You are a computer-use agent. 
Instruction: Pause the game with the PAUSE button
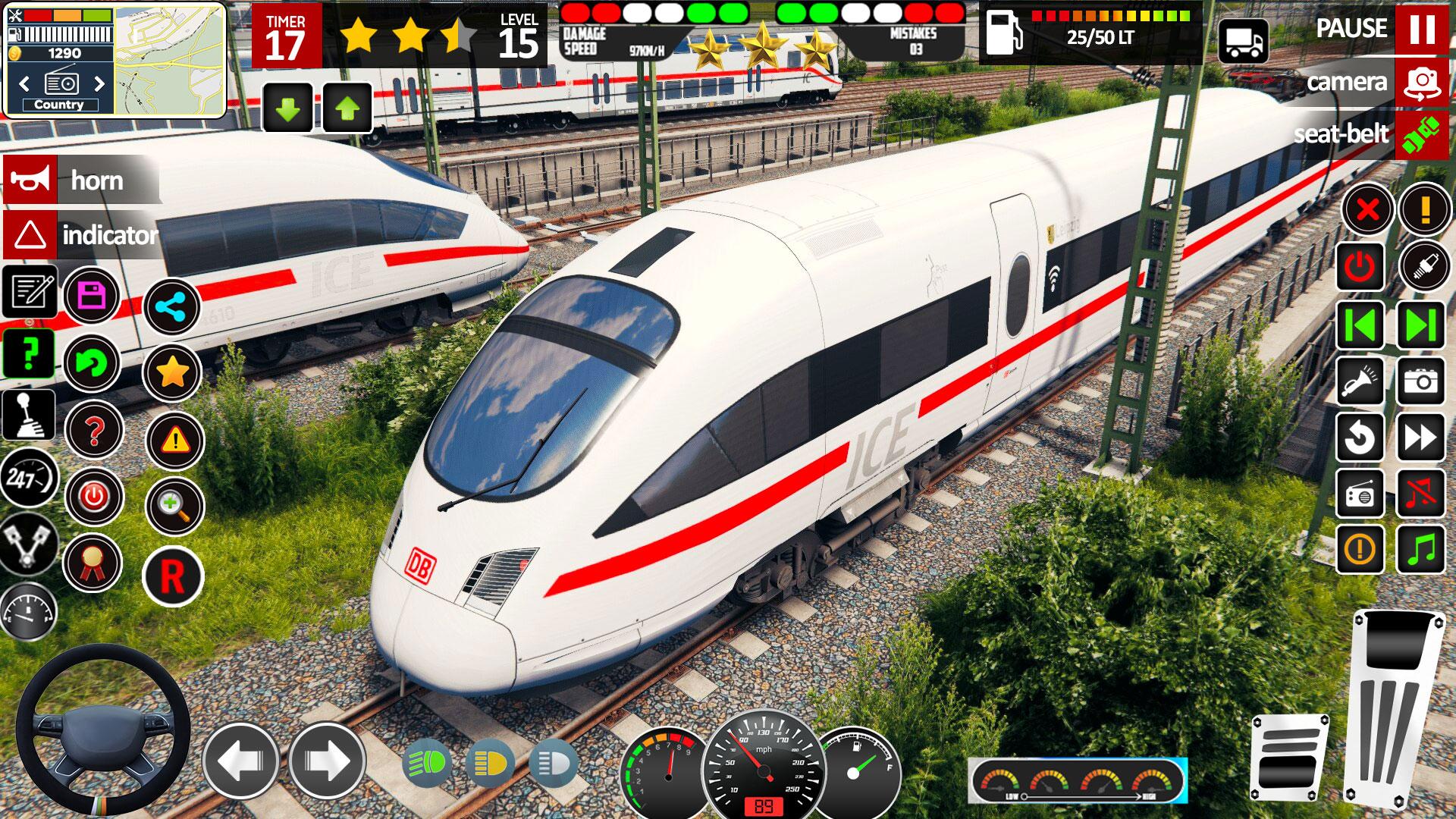[x=1421, y=30]
